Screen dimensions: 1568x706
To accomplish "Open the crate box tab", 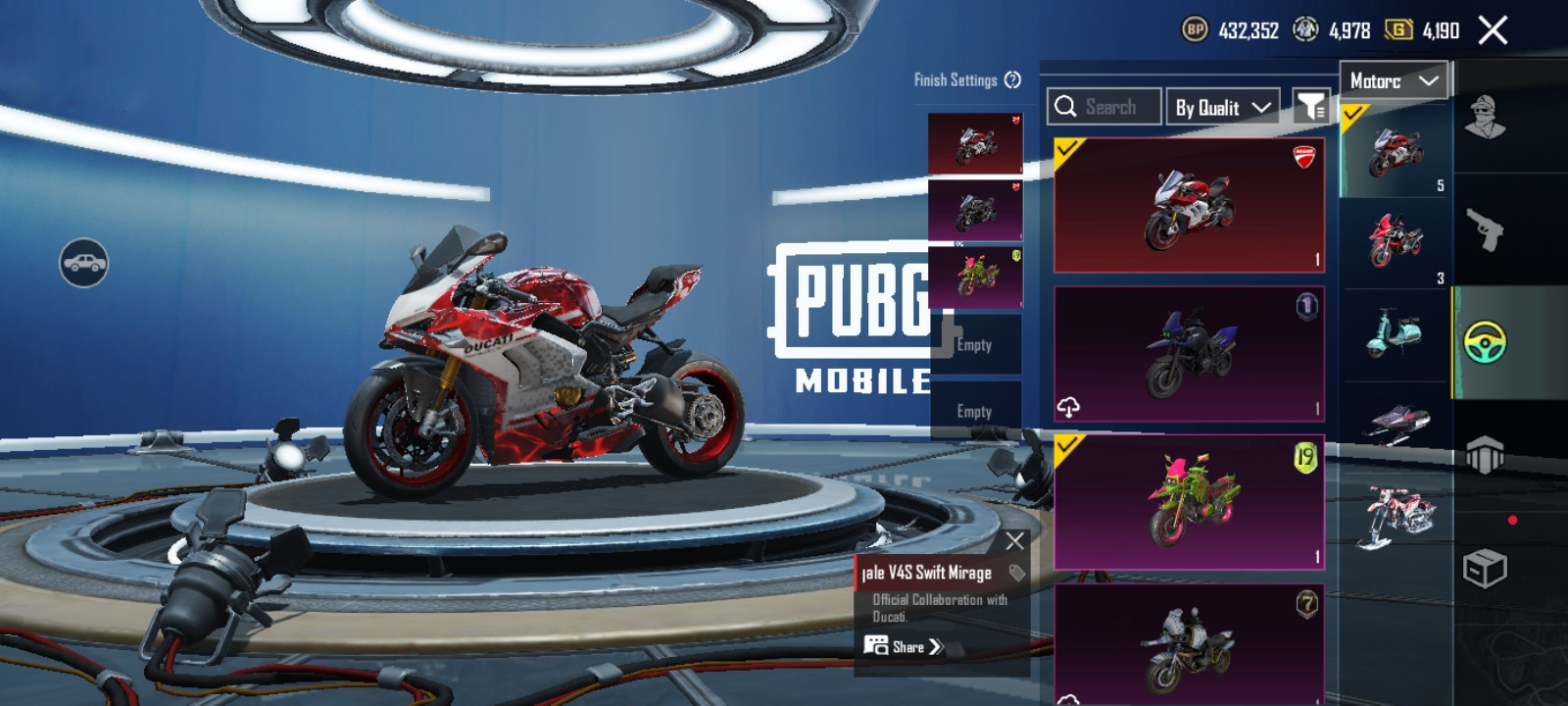I will [x=1484, y=568].
